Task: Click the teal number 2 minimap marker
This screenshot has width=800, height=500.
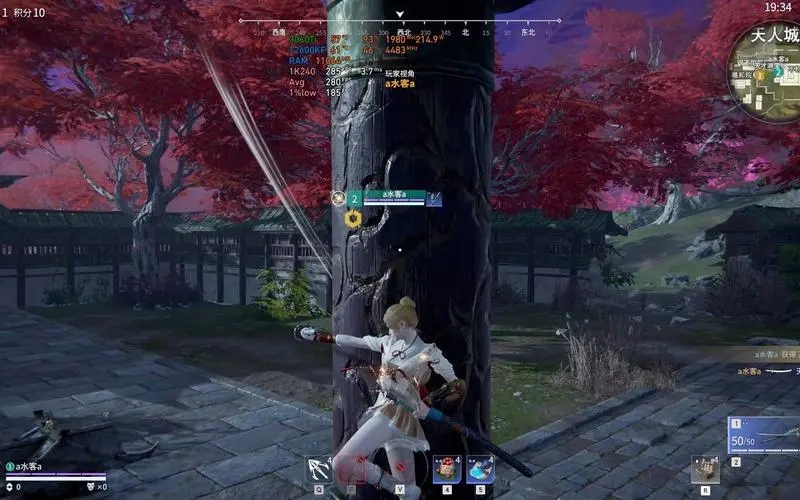Action: pyautogui.click(x=778, y=72)
